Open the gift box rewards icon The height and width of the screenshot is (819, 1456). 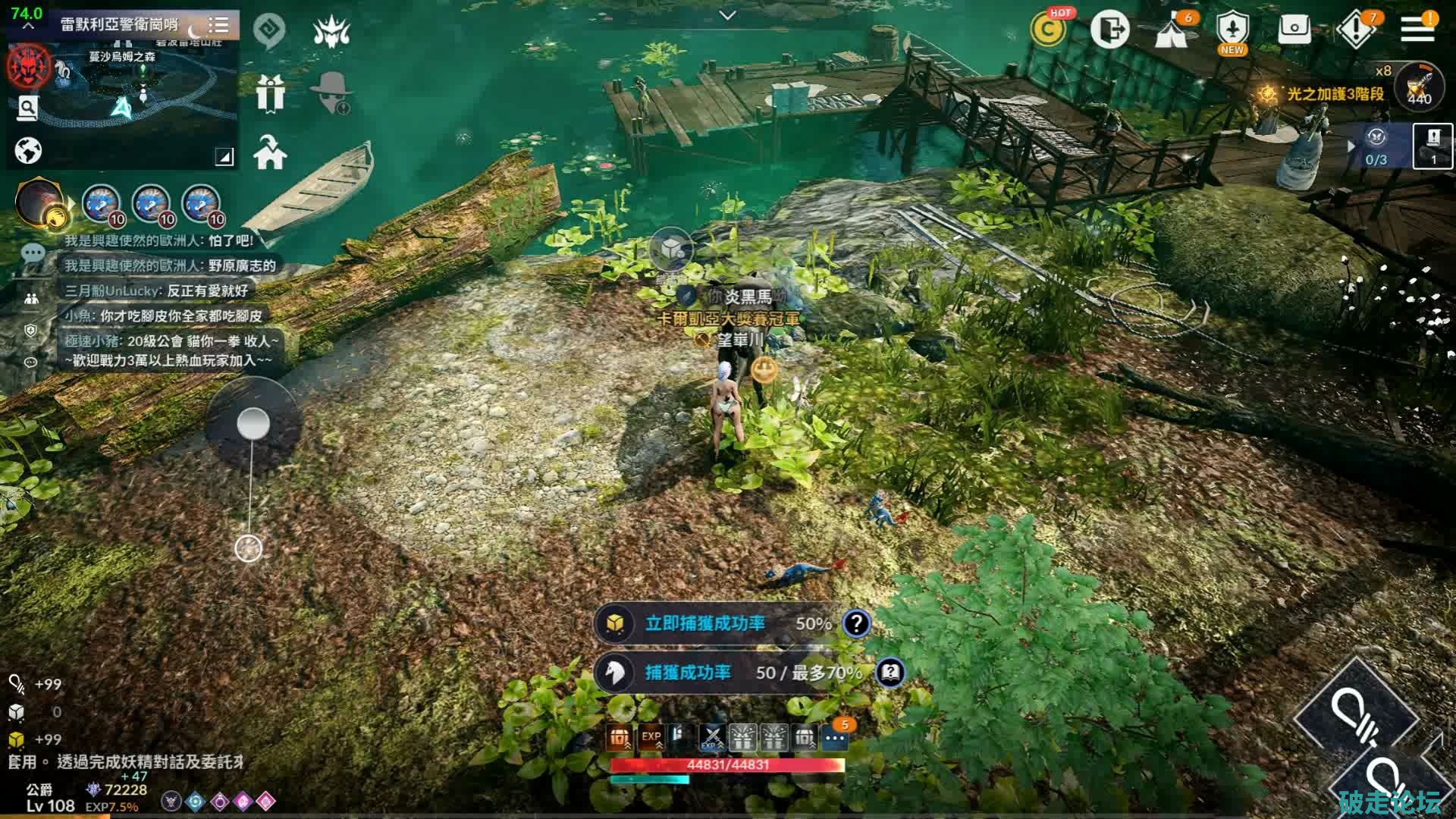coord(270,94)
